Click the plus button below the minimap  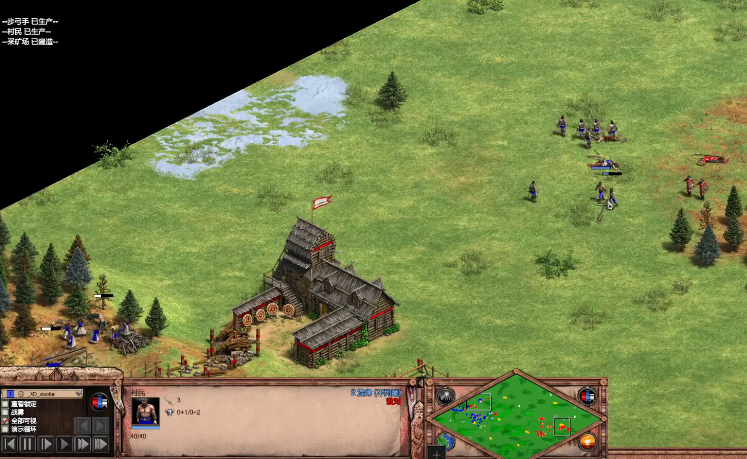(x=436, y=452)
